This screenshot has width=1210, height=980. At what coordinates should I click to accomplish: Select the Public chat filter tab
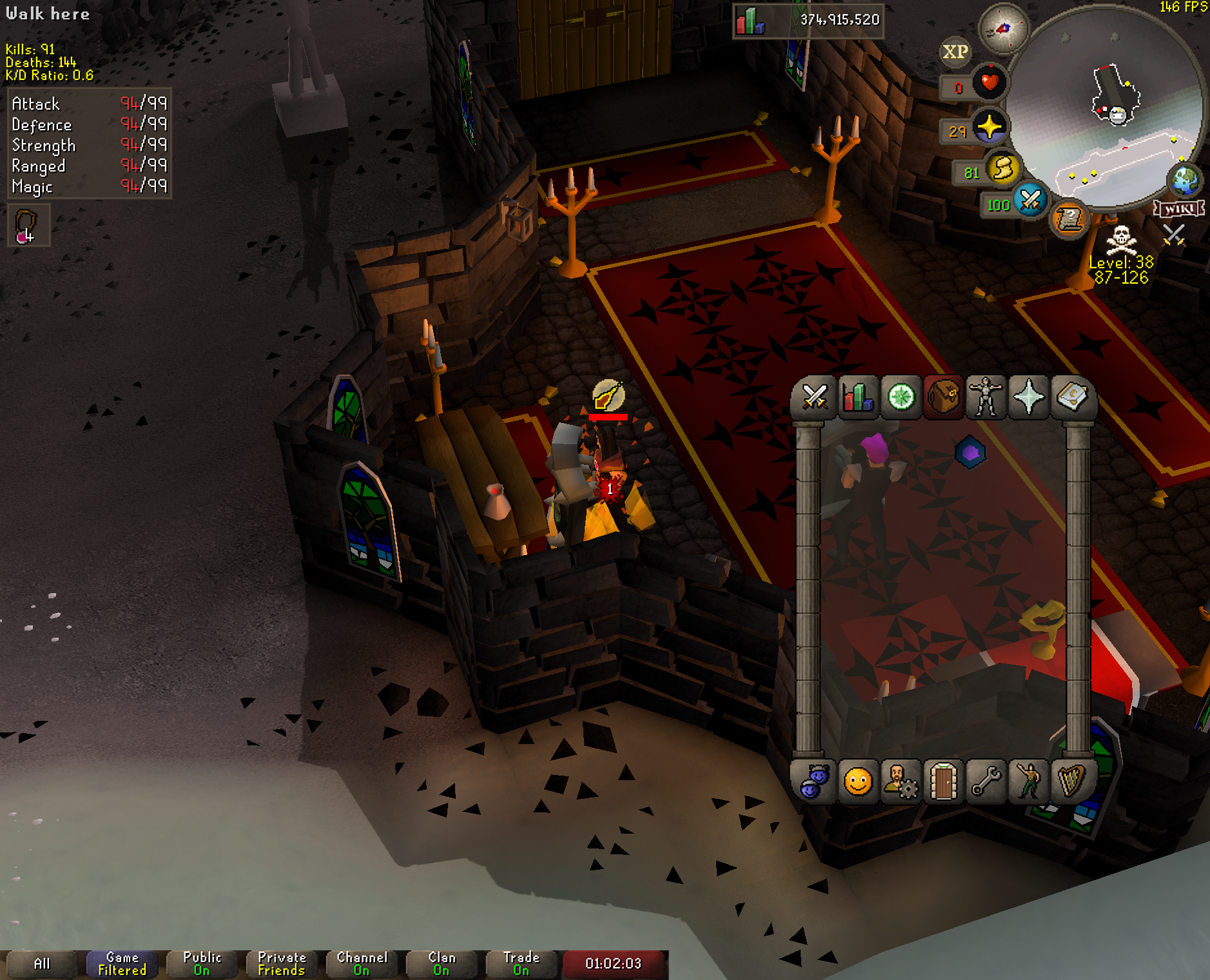point(202,964)
